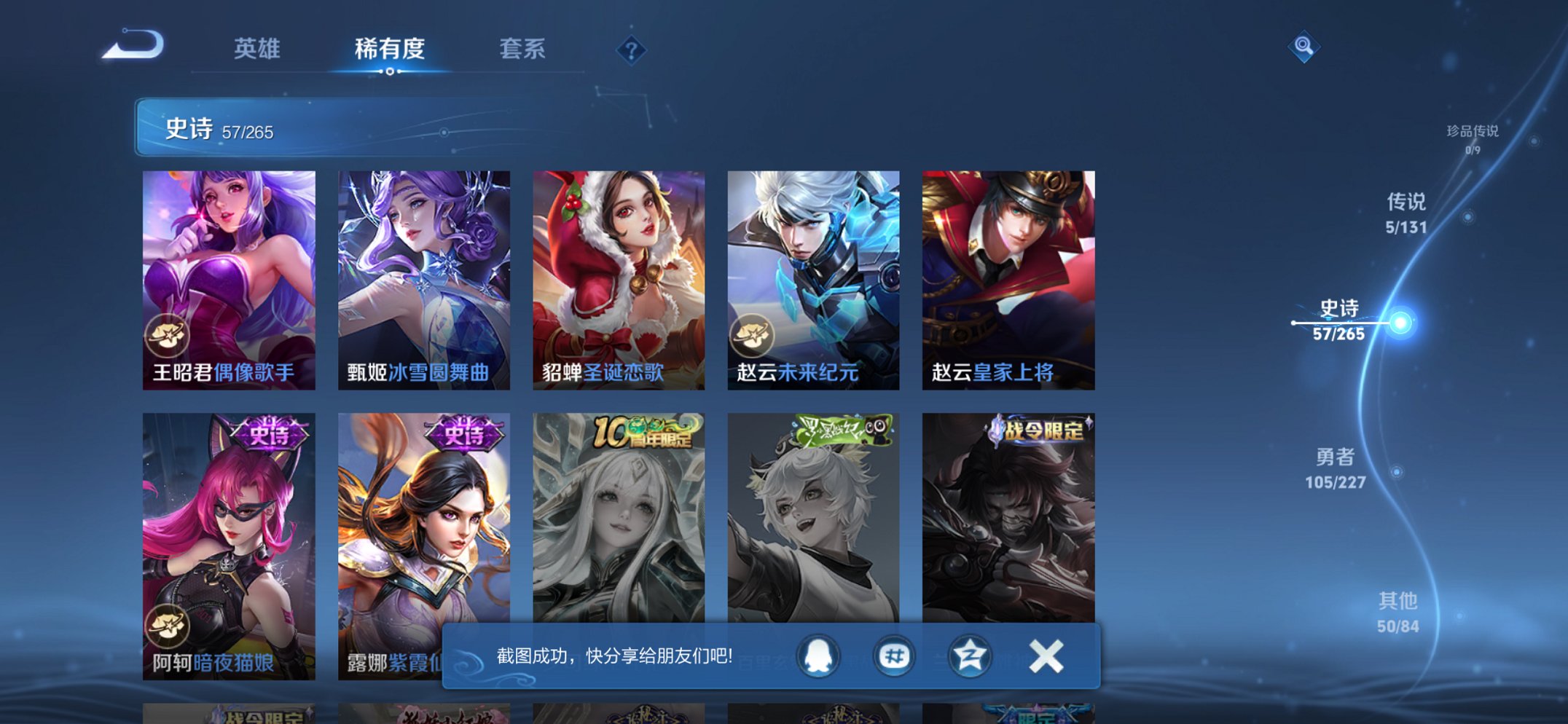Switch to the 套系 tab
1568x724 pixels.
pyautogui.click(x=522, y=49)
